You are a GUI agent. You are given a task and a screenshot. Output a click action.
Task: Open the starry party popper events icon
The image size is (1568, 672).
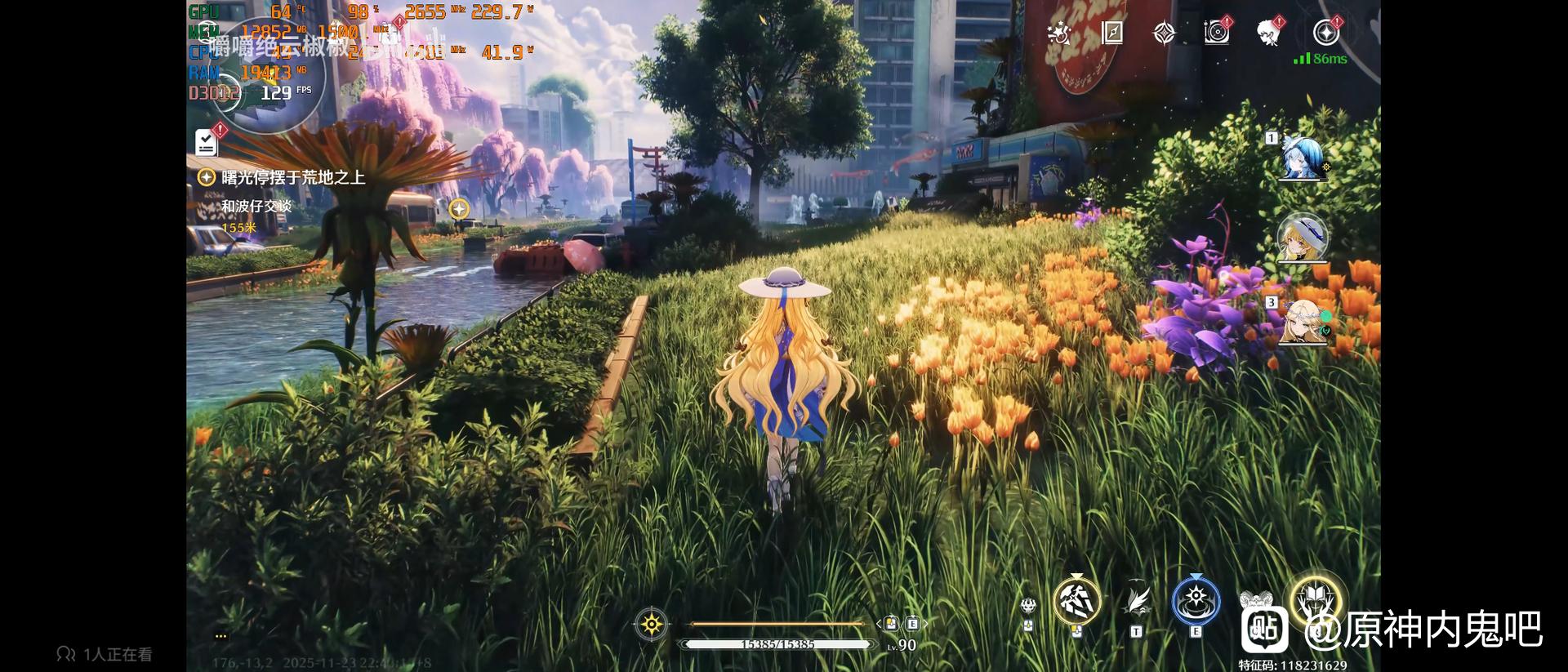click(1059, 33)
